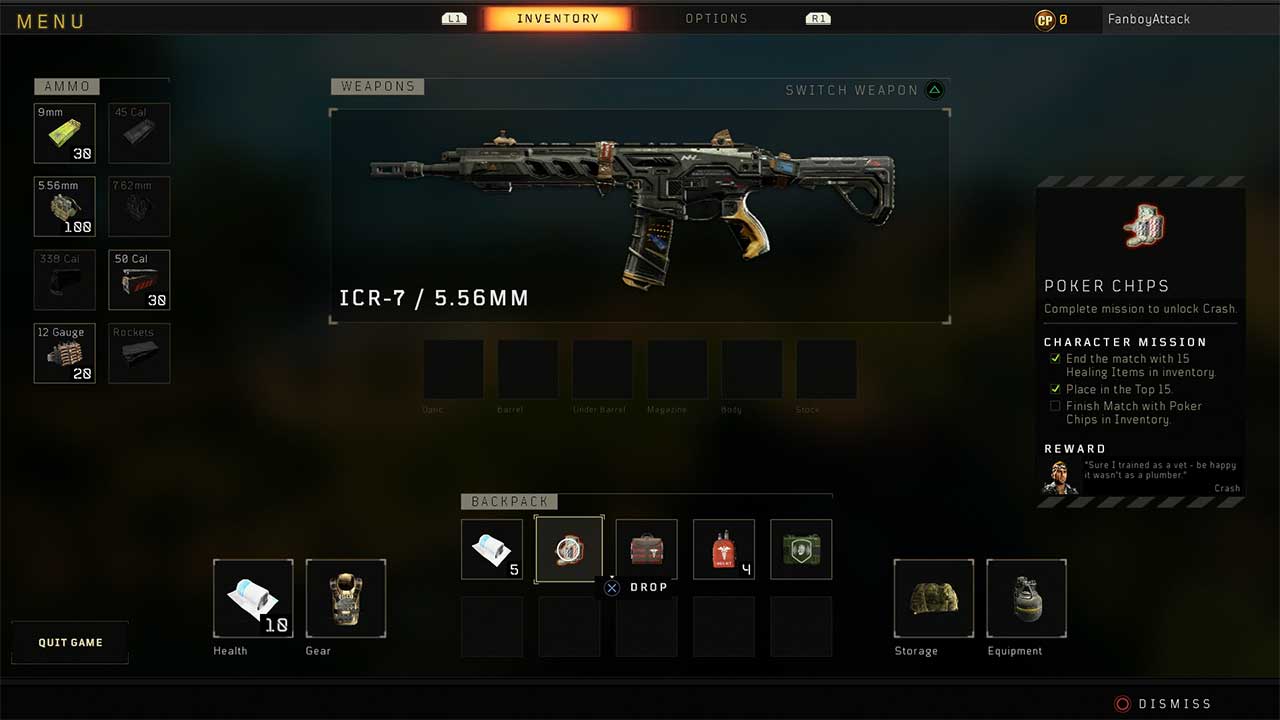Click the empty Optic attachment slot
The image size is (1280, 720).
[x=454, y=370]
